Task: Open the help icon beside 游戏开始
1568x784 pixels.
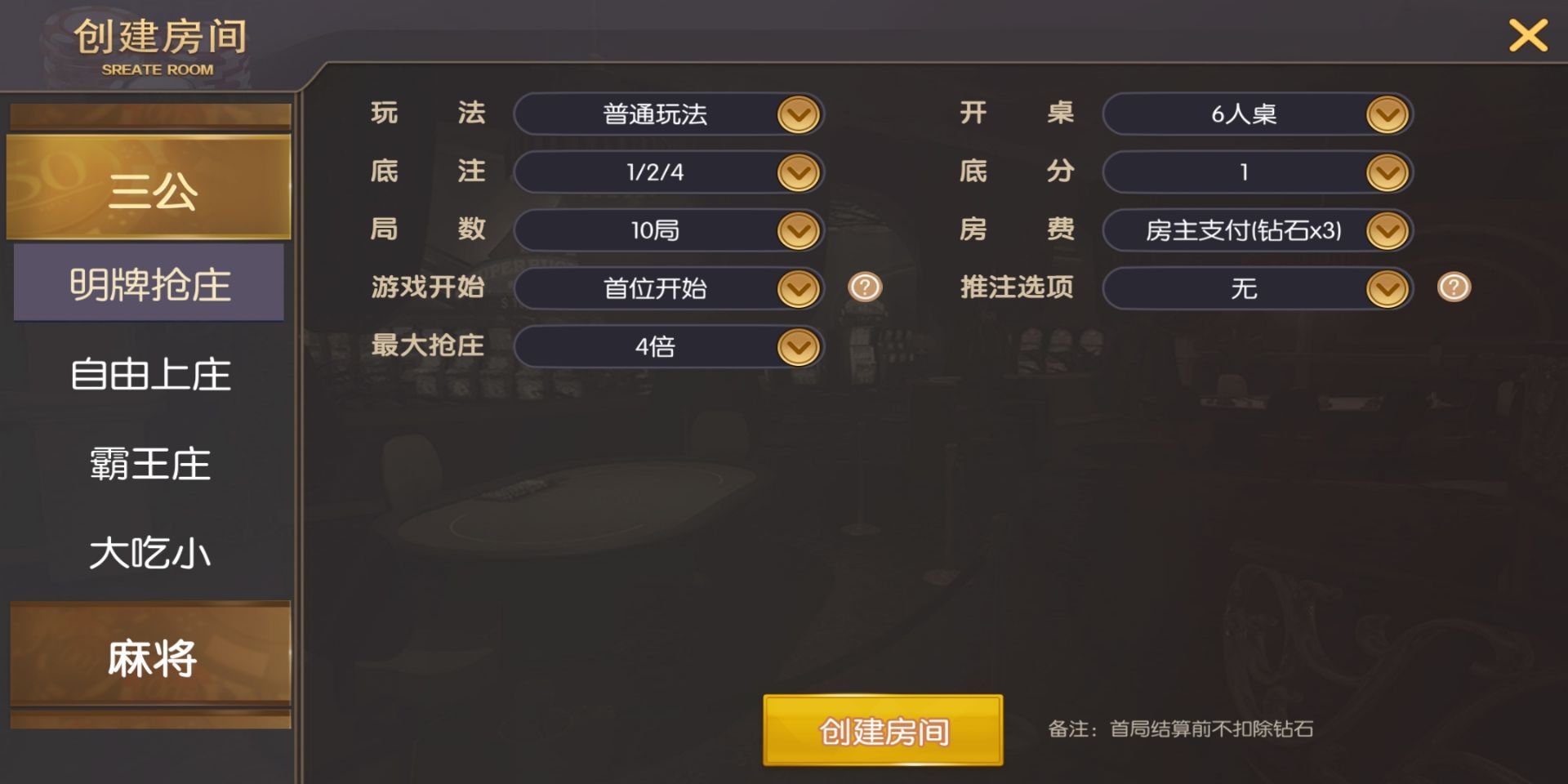Action: [x=865, y=288]
